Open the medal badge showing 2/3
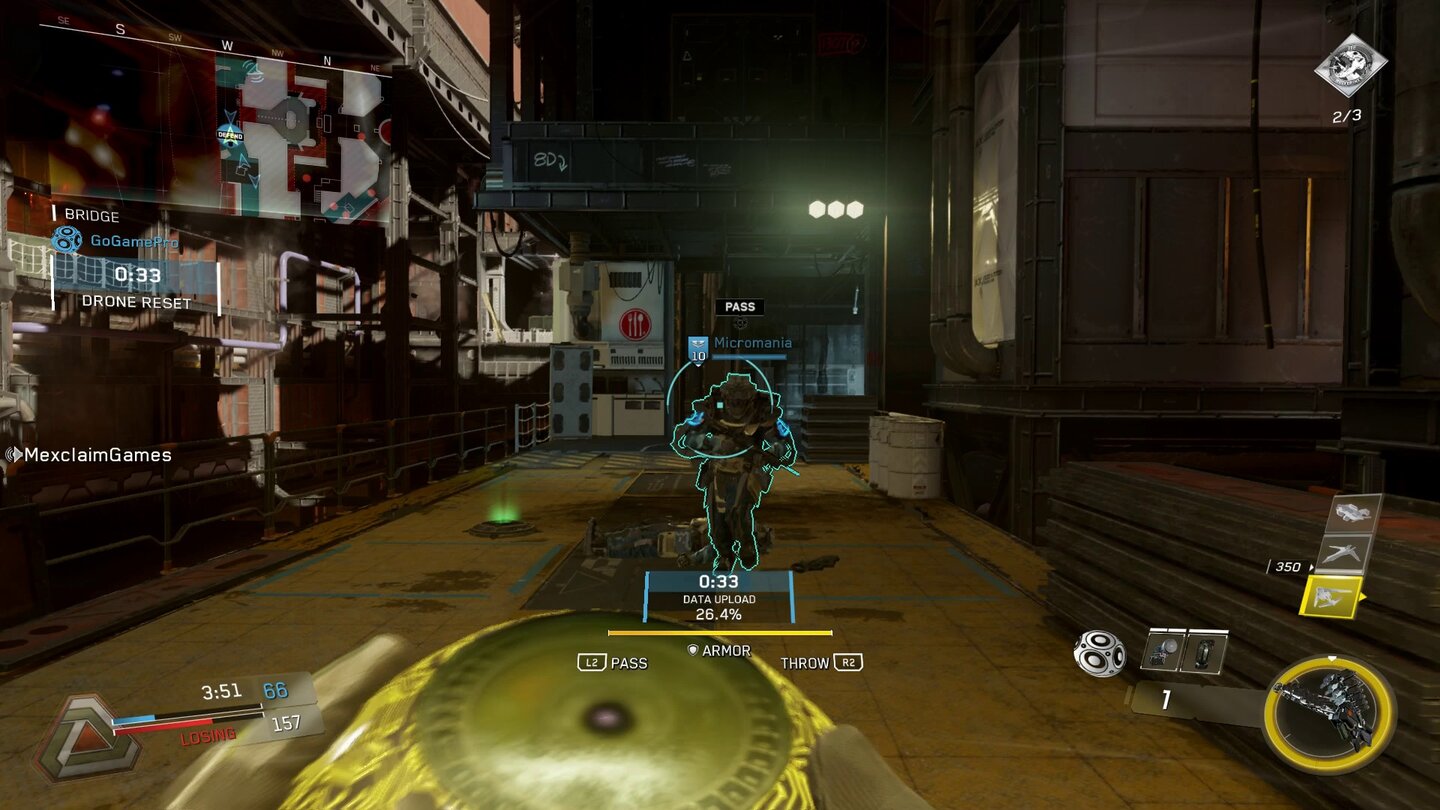 pos(1350,67)
